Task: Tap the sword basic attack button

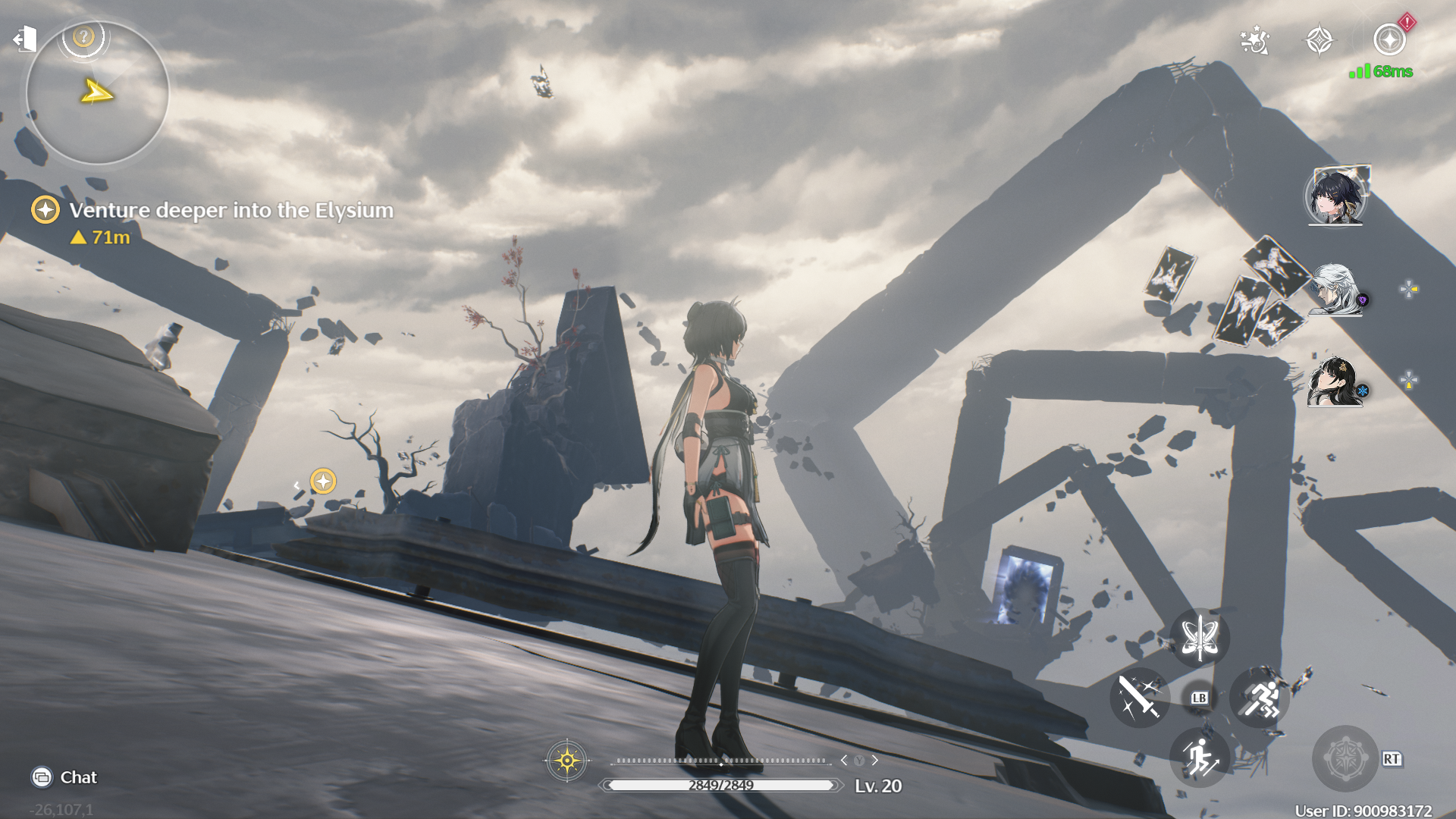Action: coord(1139,698)
